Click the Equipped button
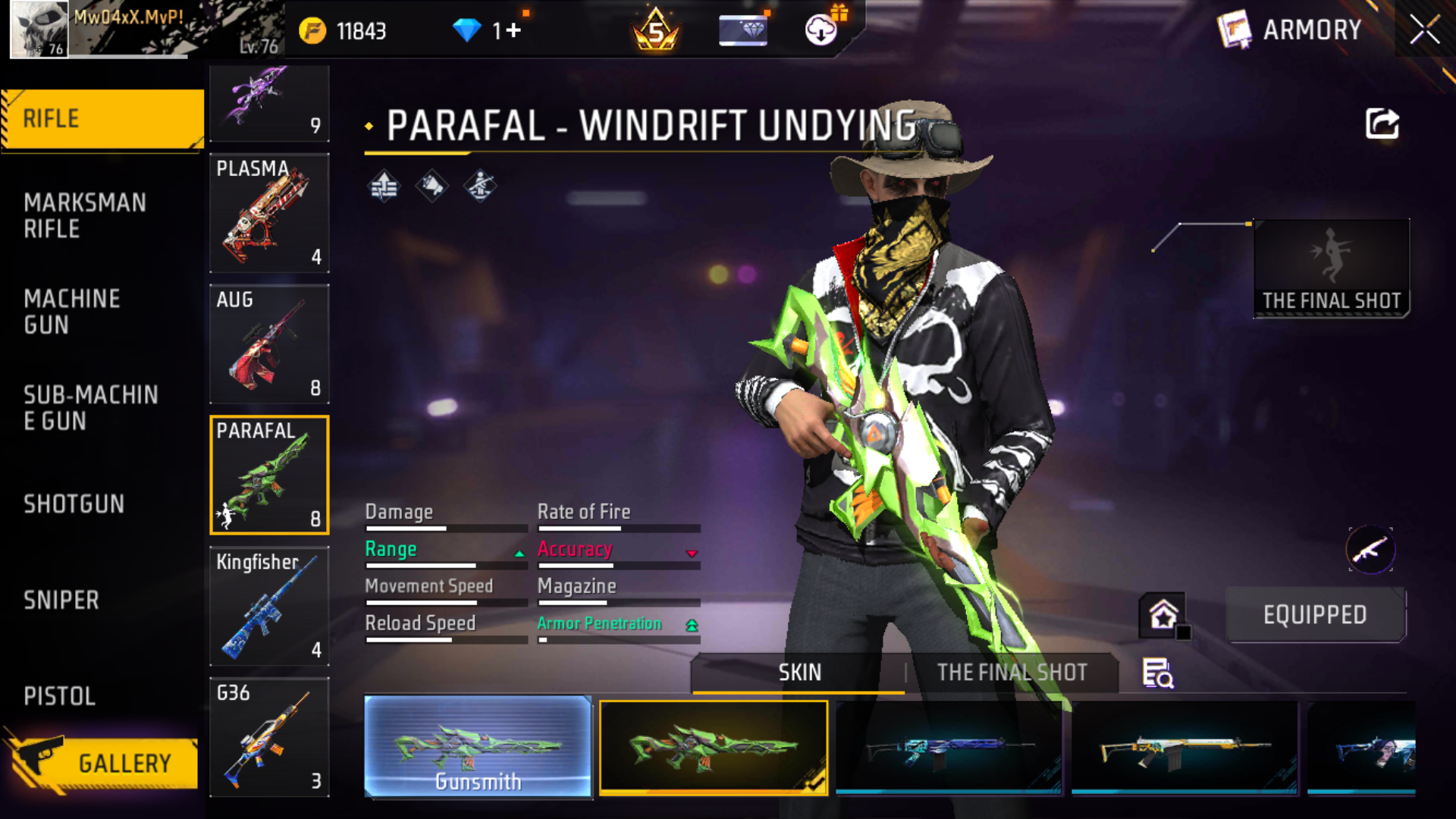The image size is (1456, 819). [x=1315, y=615]
